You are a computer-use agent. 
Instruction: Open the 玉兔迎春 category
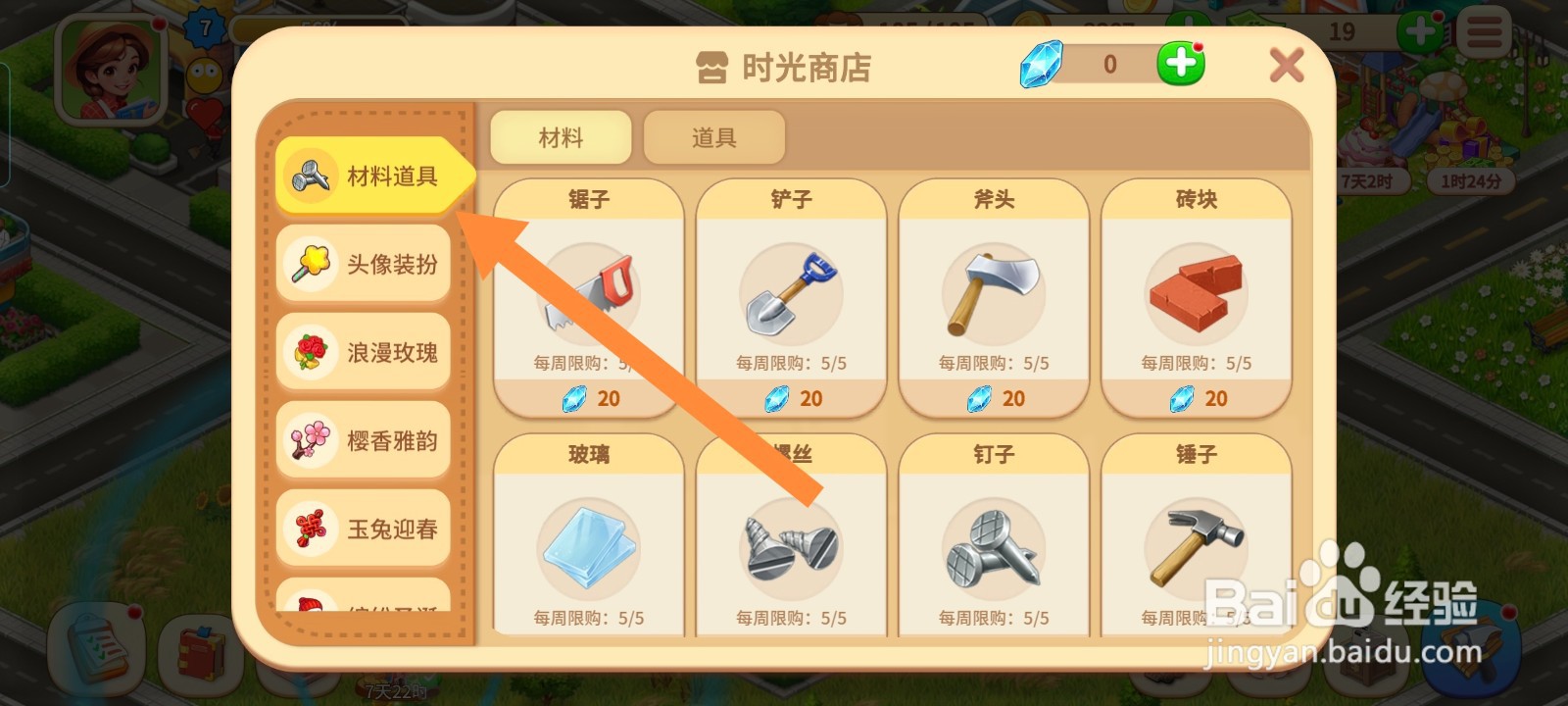point(364,529)
